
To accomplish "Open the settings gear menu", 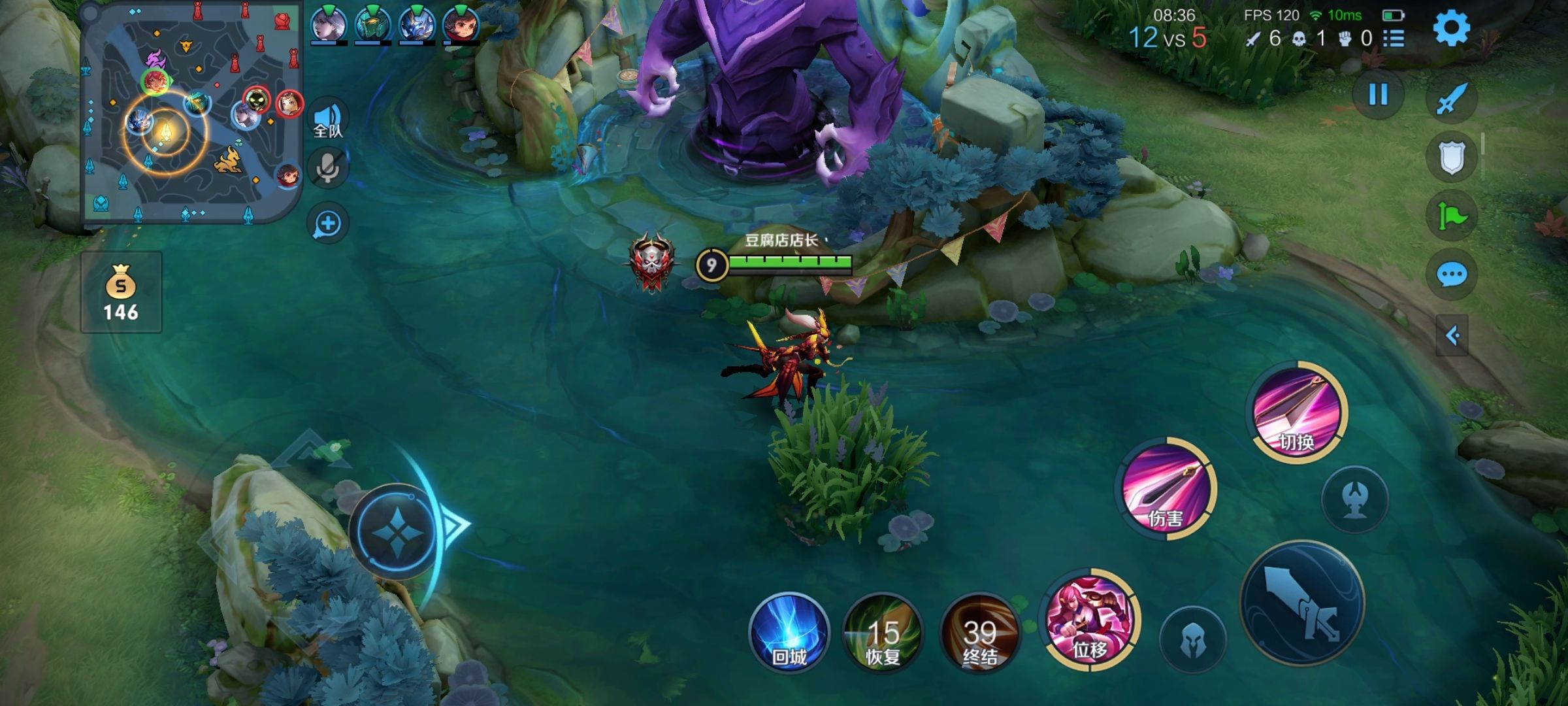I will (x=1451, y=29).
